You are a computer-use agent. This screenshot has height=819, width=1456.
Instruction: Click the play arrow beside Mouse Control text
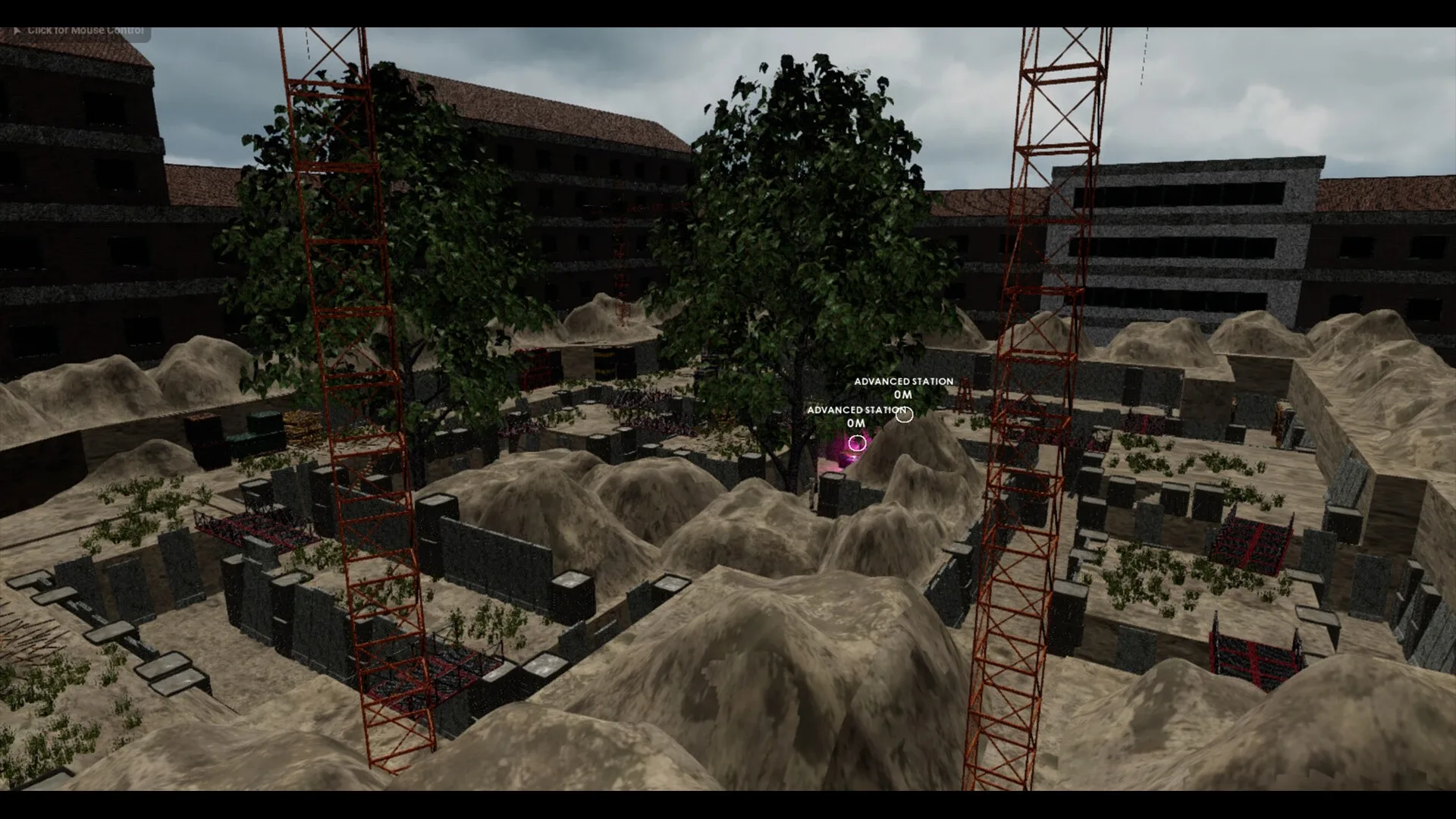(x=17, y=30)
